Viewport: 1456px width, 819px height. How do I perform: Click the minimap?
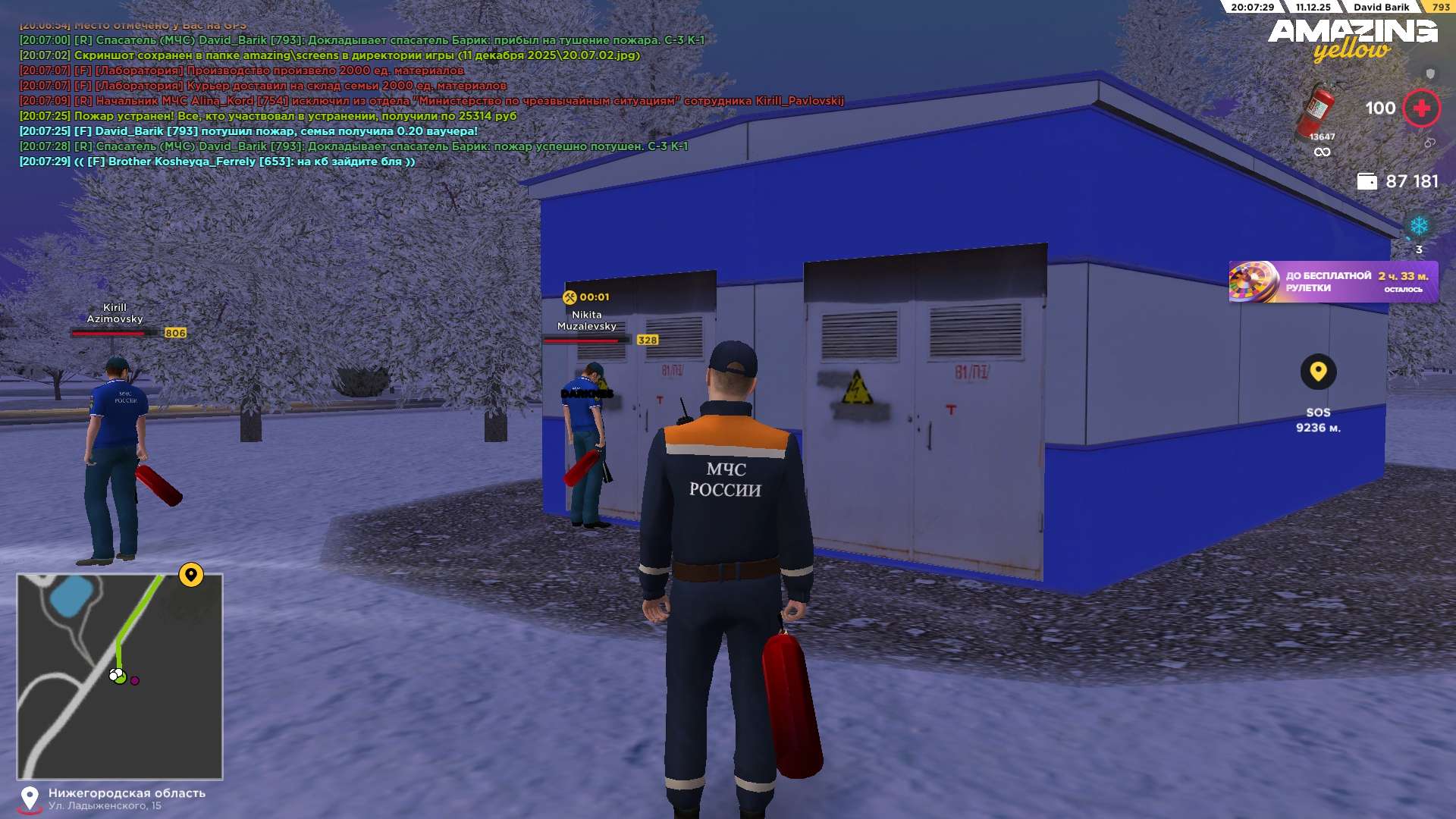pos(120,676)
